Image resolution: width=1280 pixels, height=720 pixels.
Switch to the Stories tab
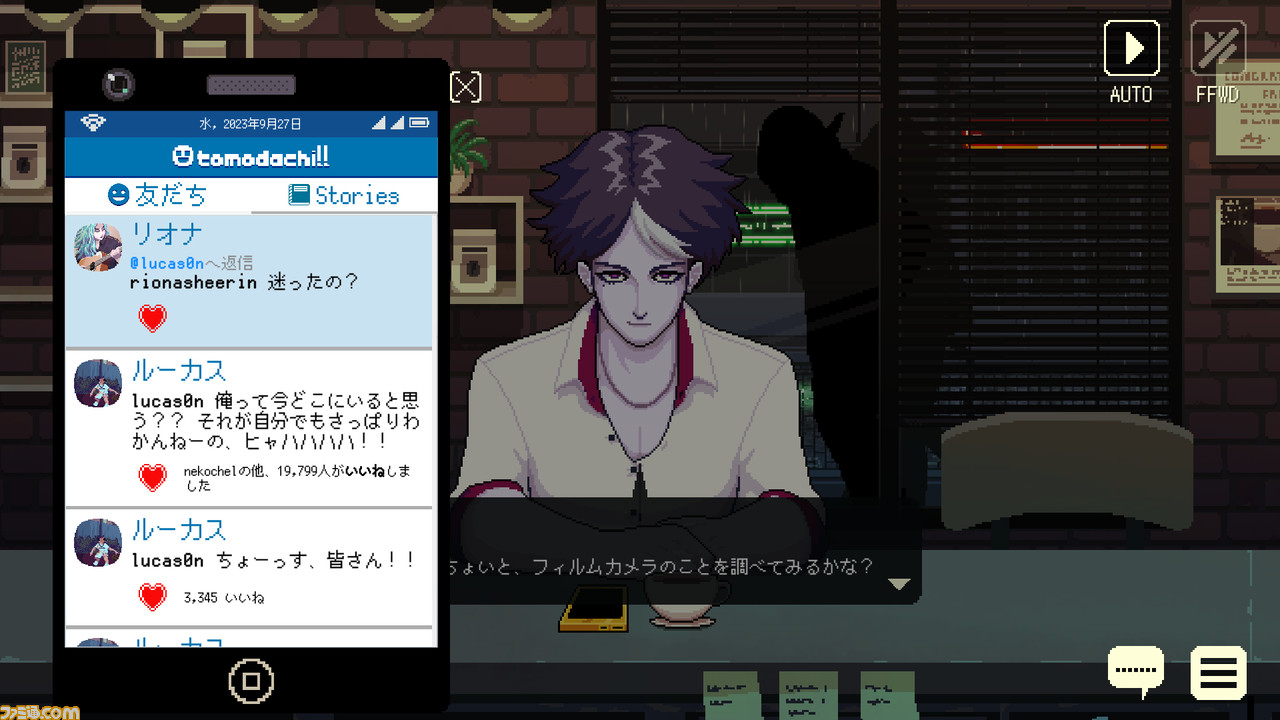[x=344, y=194]
